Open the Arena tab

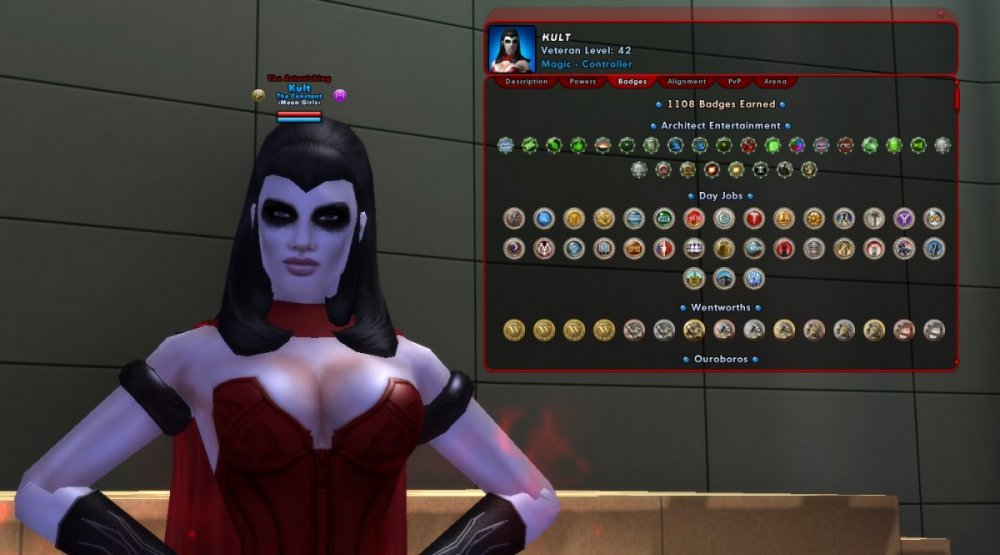[775, 82]
